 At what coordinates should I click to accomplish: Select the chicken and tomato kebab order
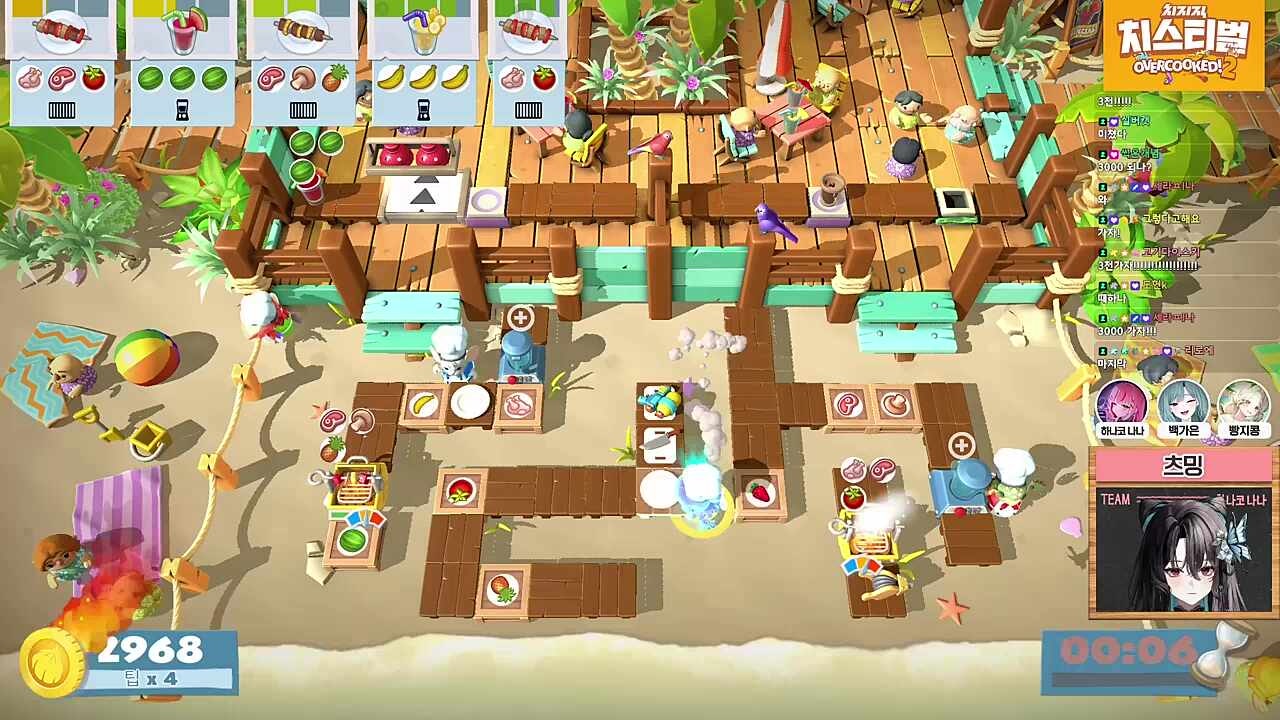click(x=527, y=62)
